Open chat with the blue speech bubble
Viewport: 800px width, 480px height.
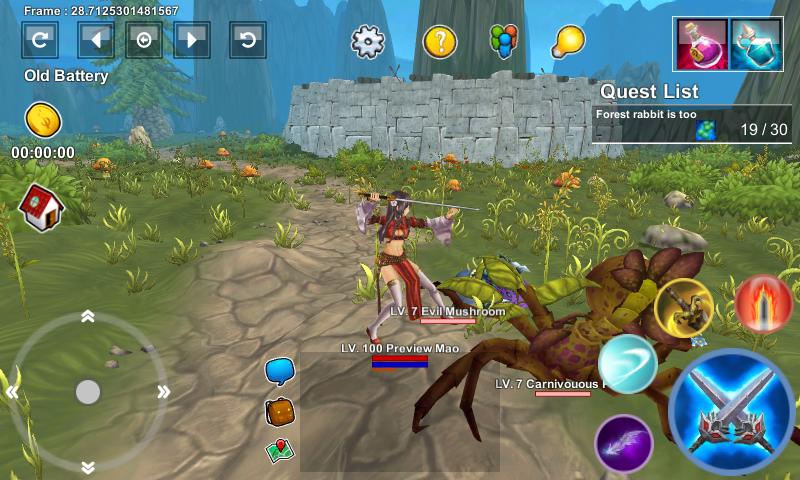tap(279, 371)
